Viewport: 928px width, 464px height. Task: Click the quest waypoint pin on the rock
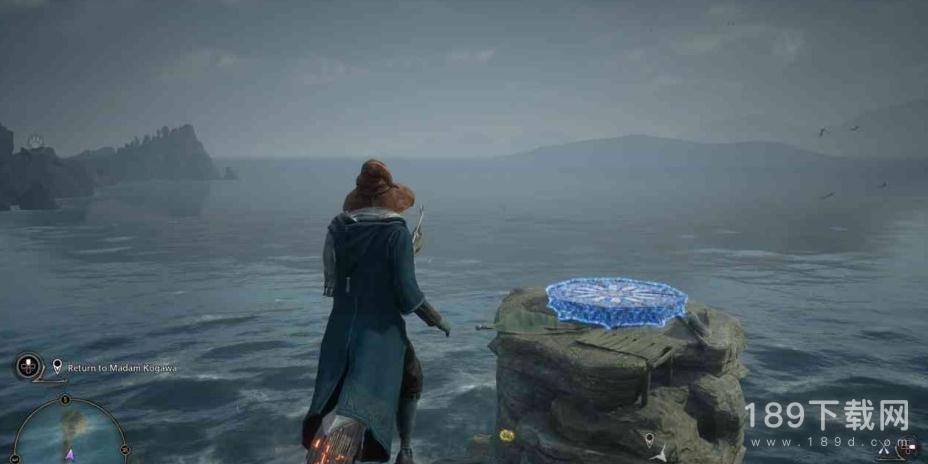[x=648, y=438]
